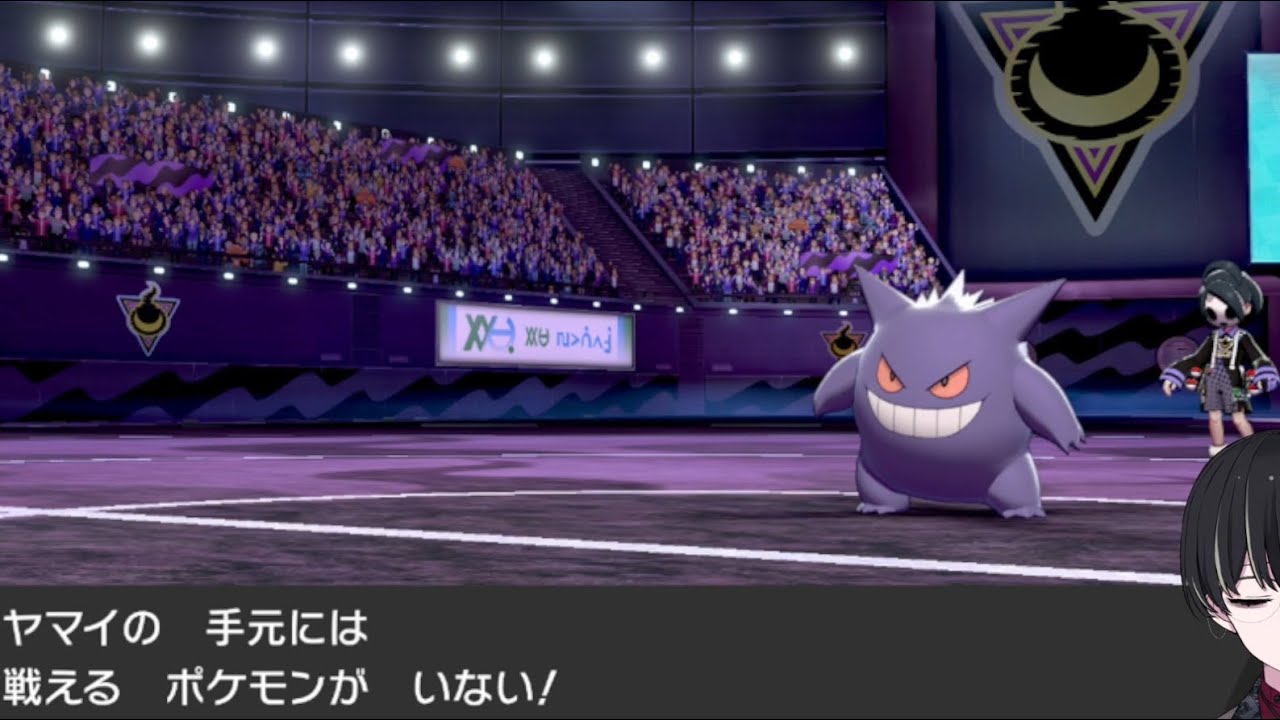This screenshot has width=1280, height=720.
Task: Click Gengar's red eyes
Action: click(920, 375)
